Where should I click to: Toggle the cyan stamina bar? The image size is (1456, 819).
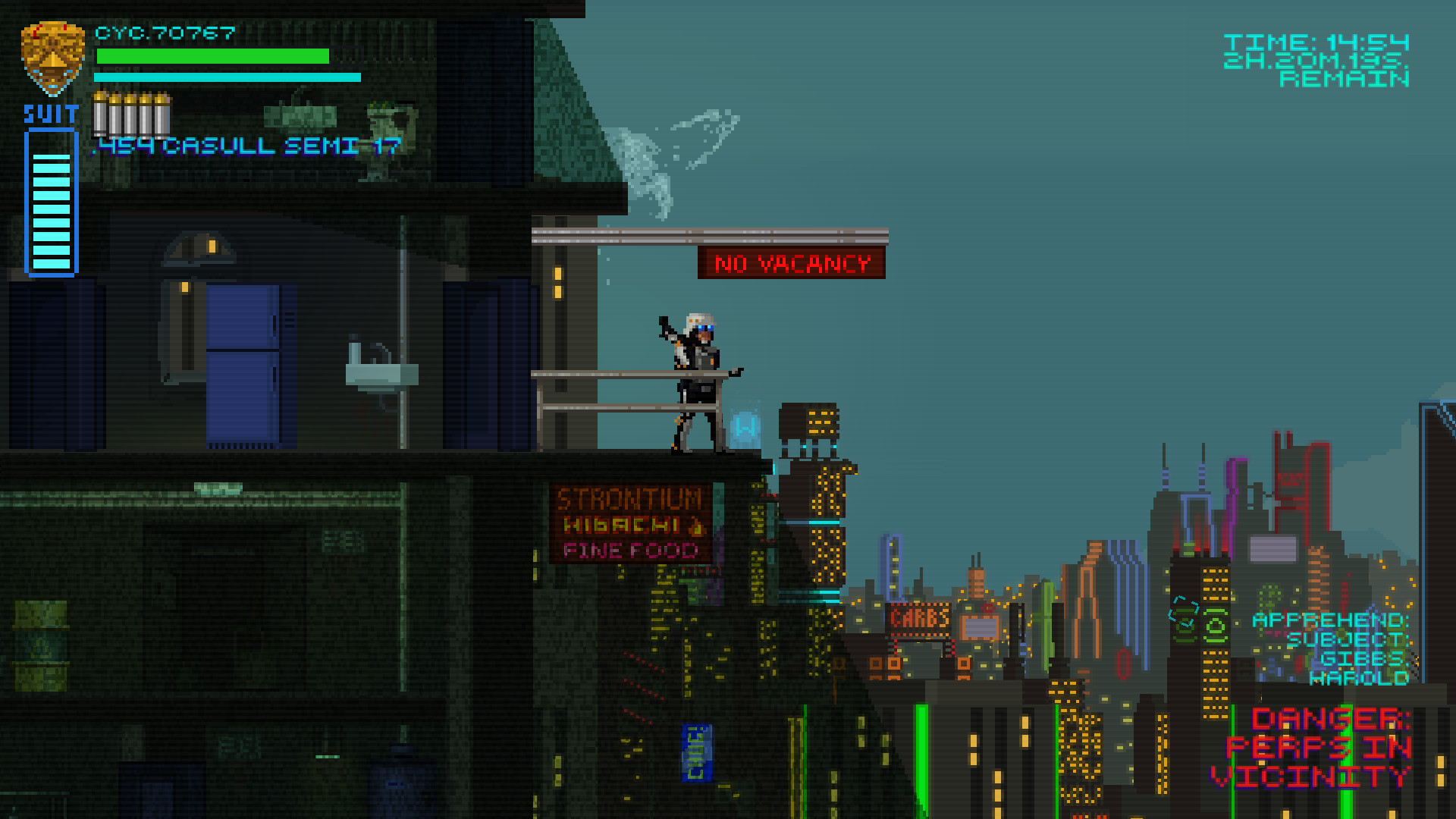click(x=225, y=77)
